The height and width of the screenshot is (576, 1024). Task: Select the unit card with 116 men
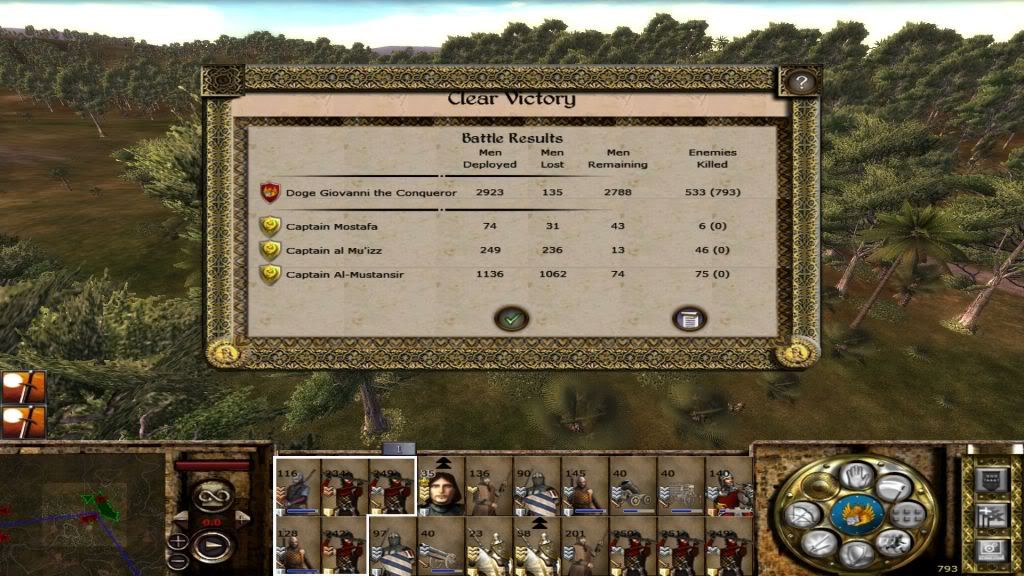pos(298,487)
